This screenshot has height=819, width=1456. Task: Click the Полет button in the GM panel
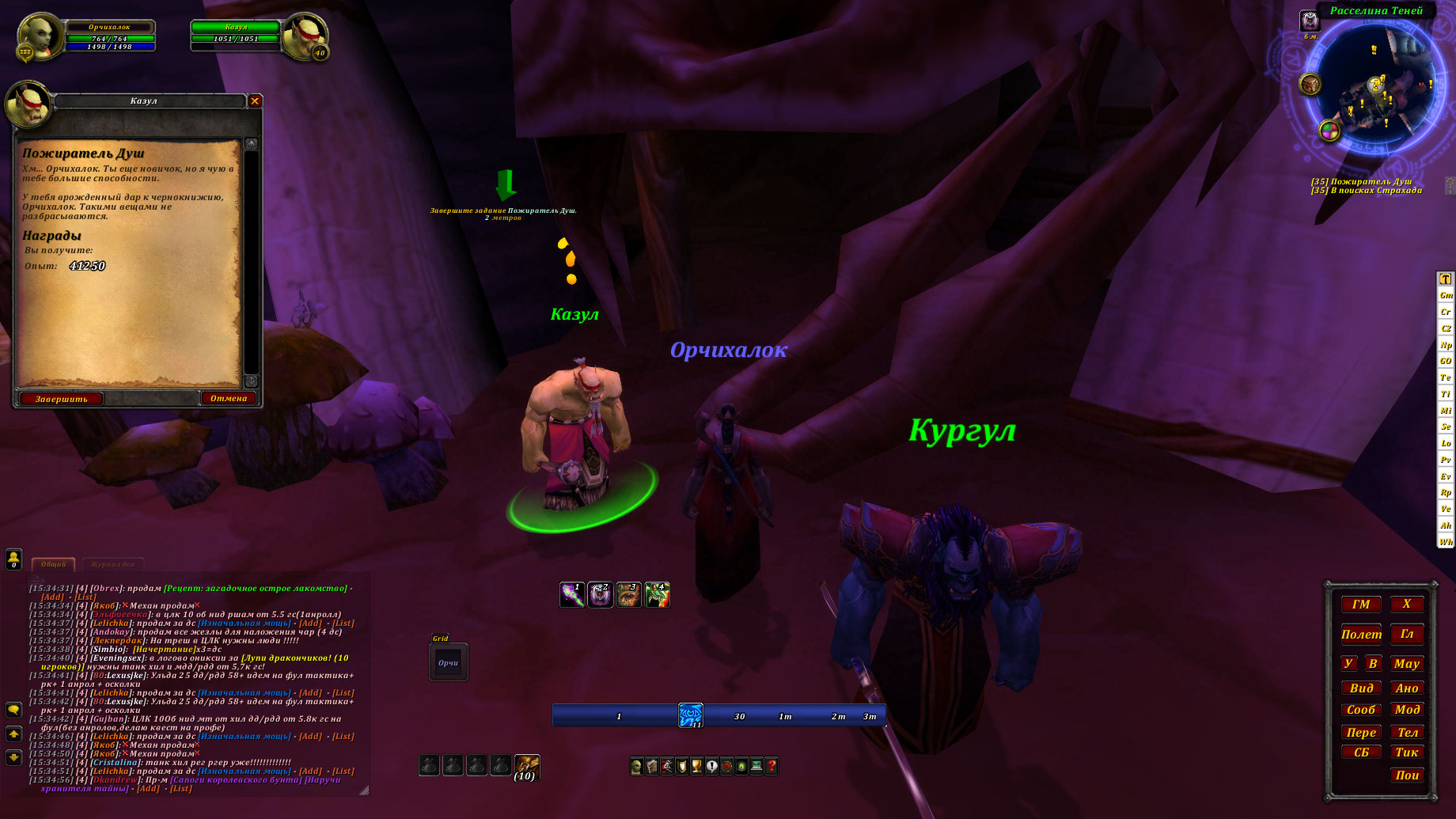1361,635
